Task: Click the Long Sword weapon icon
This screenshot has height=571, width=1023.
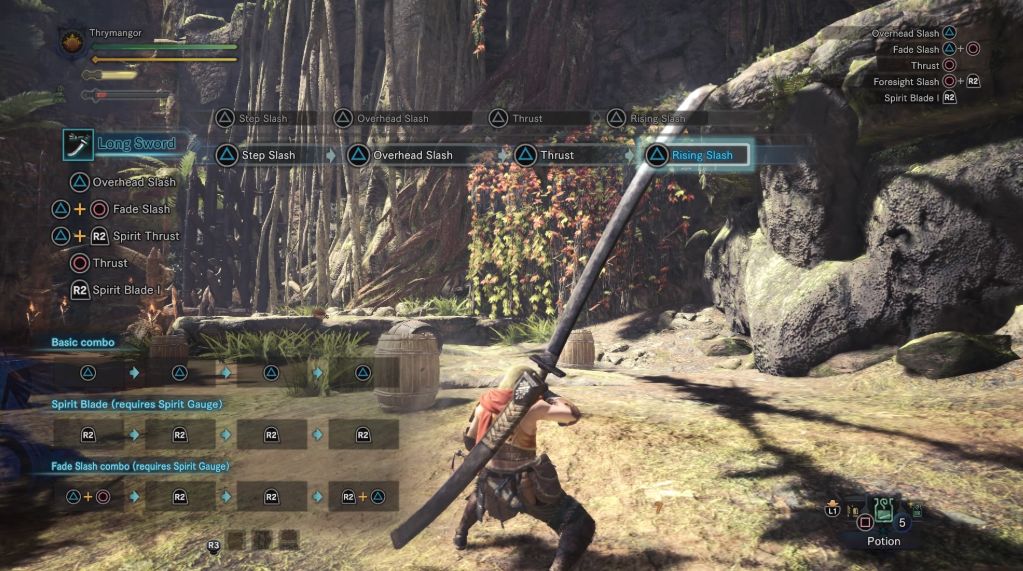Action: click(x=78, y=144)
